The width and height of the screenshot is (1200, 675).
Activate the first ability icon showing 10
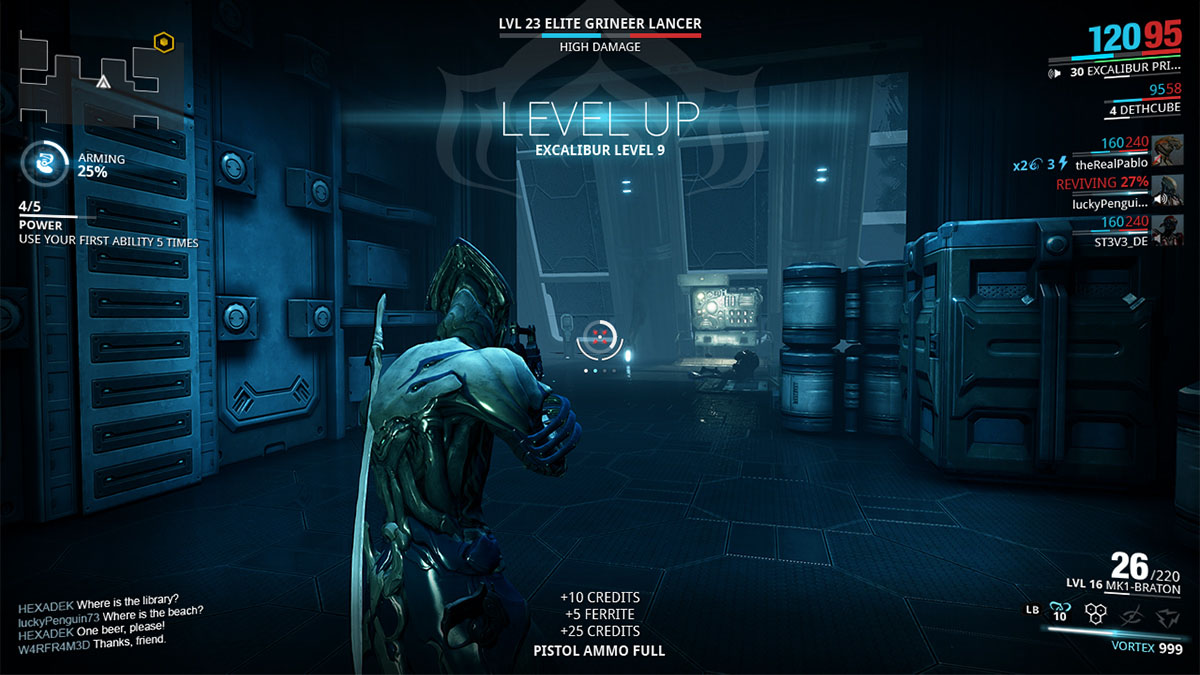pyautogui.click(x=1062, y=612)
